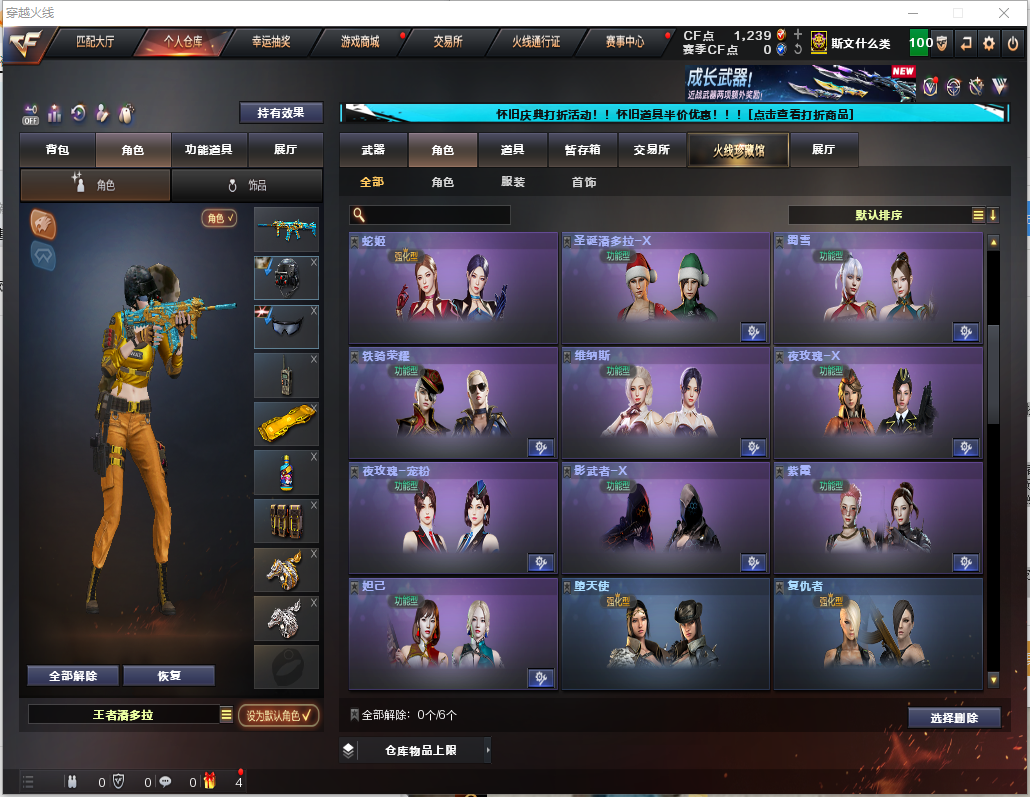Open the 暂存箱 temporary storage tab
This screenshot has width=1030, height=797.
[x=582, y=150]
